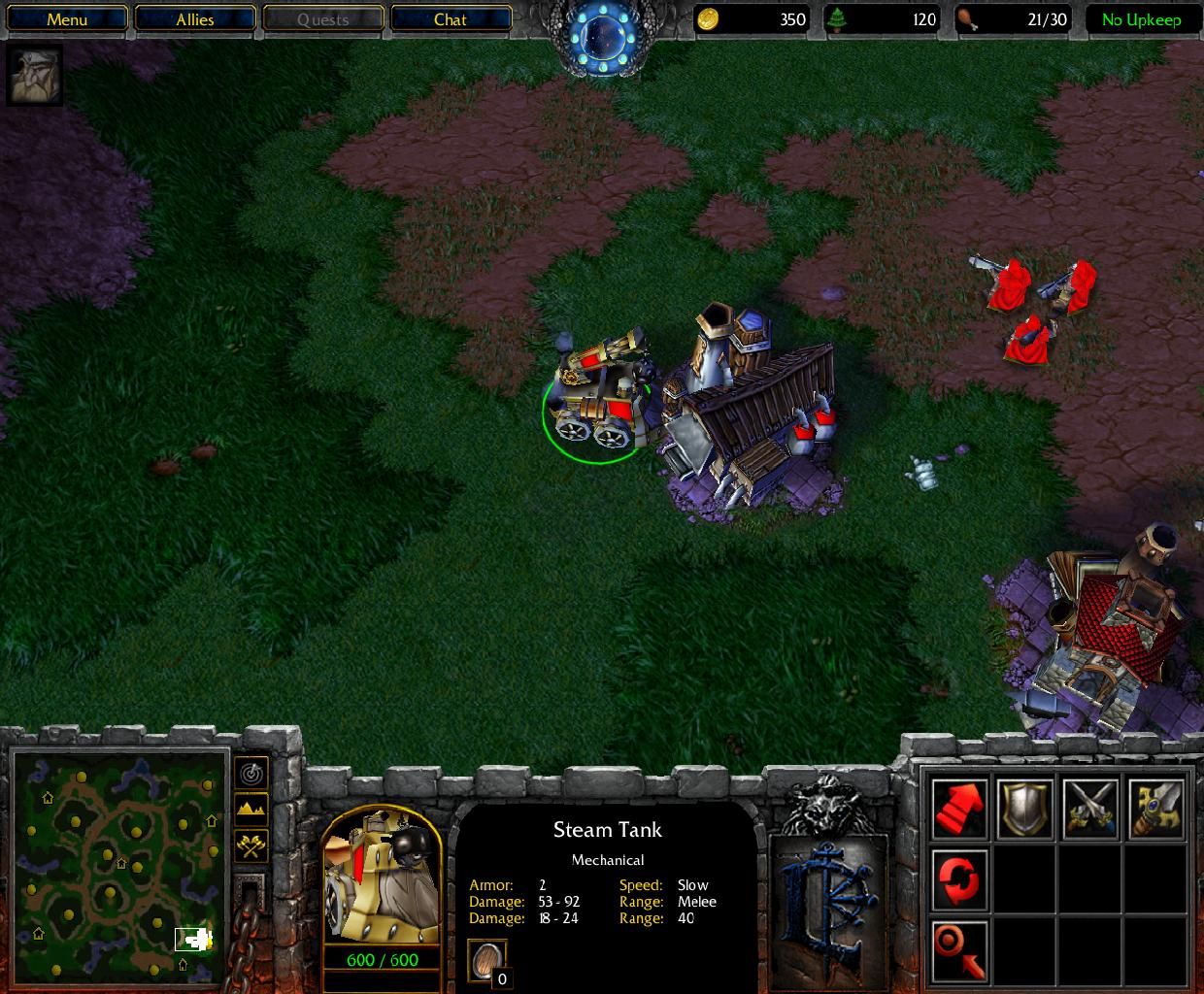Activate the red target Attack Ground command
The width and height of the screenshot is (1204, 994).
pos(960,949)
